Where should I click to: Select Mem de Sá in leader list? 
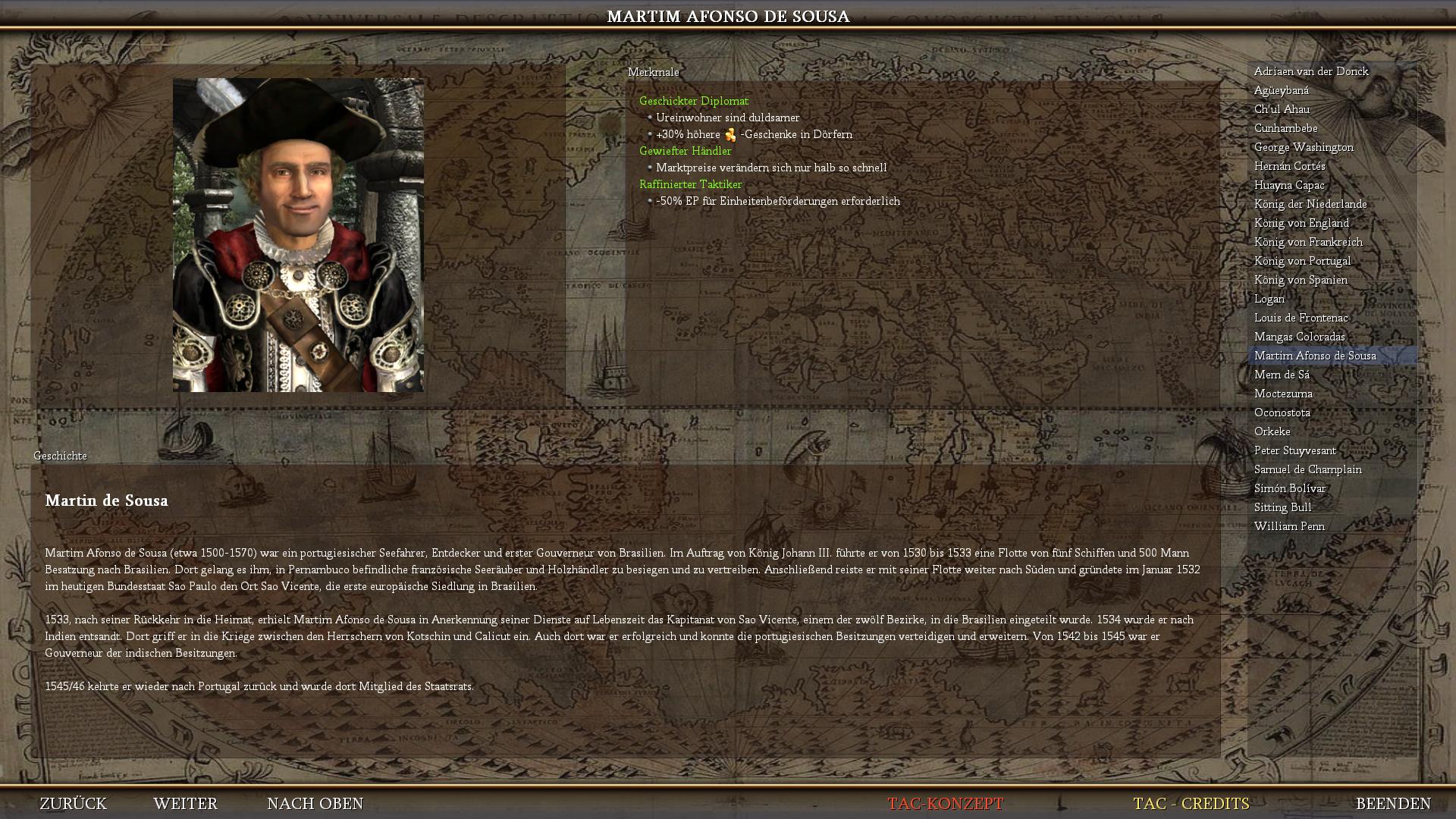pyautogui.click(x=1282, y=375)
